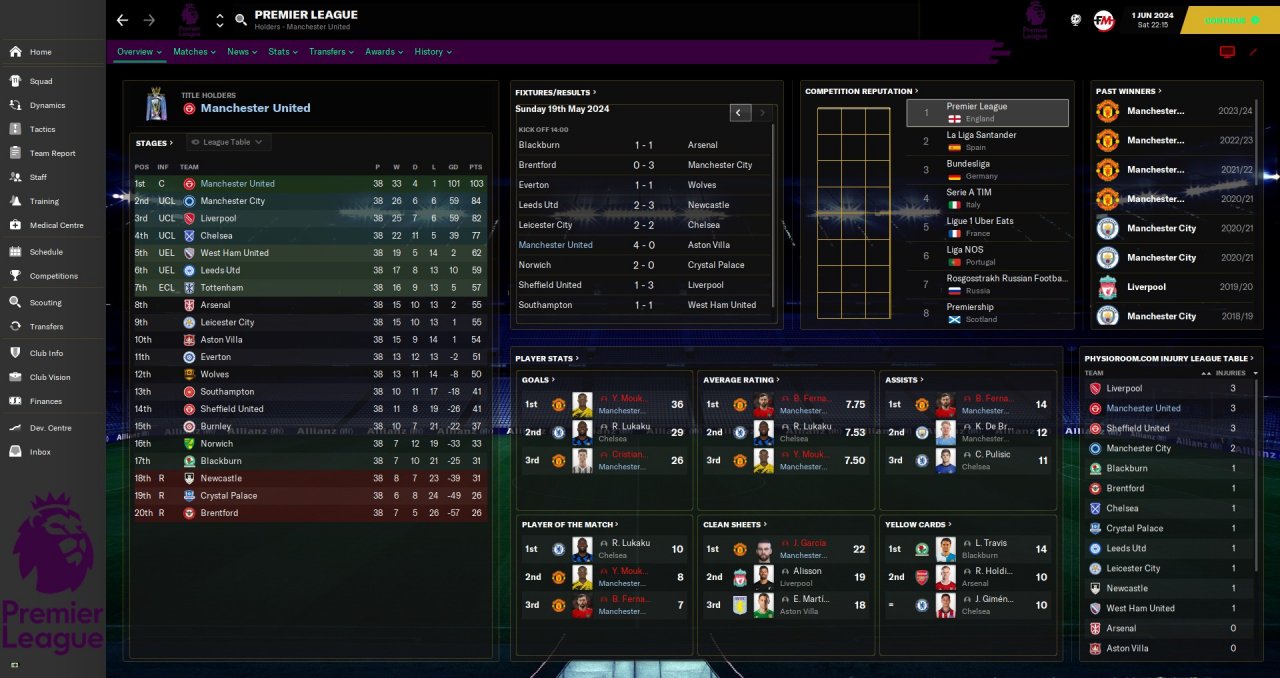This screenshot has width=1280, height=678.
Task: Show the Awards tab
Action: 383,52
